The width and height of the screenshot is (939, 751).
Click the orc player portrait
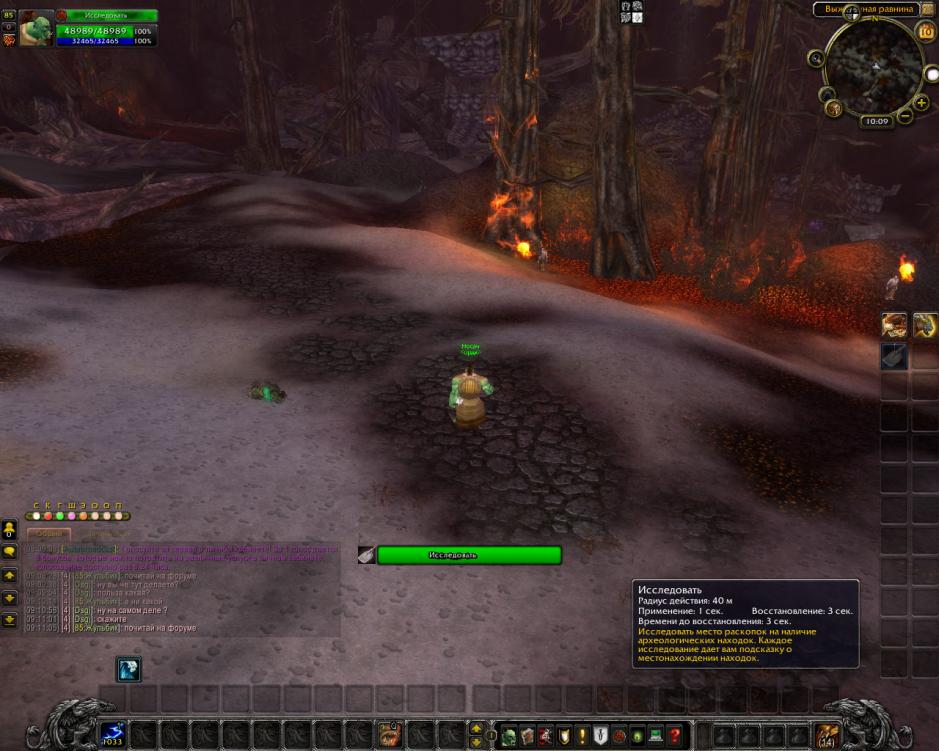36,27
